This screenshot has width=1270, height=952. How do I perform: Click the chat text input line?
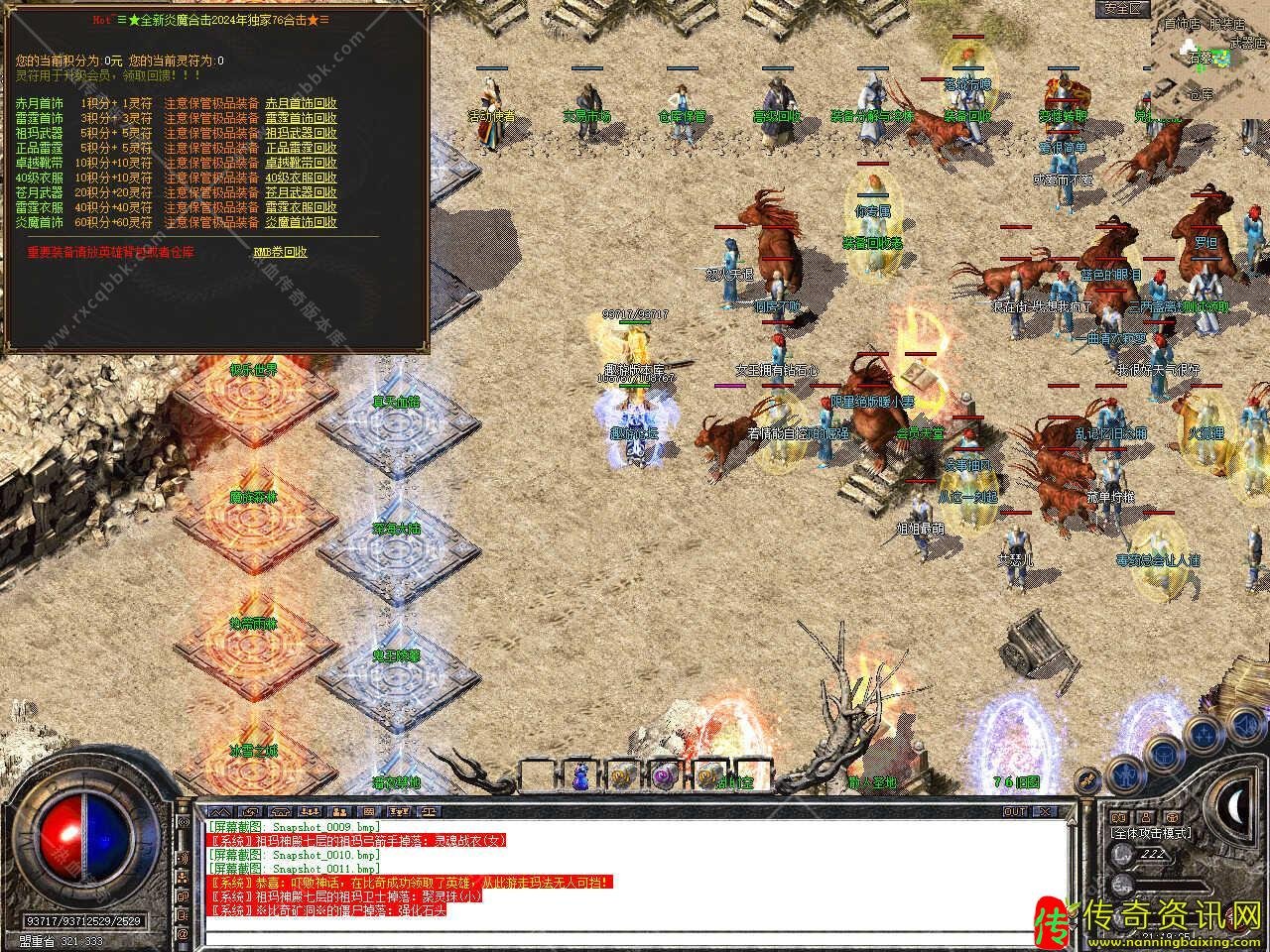click(x=635, y=936)
